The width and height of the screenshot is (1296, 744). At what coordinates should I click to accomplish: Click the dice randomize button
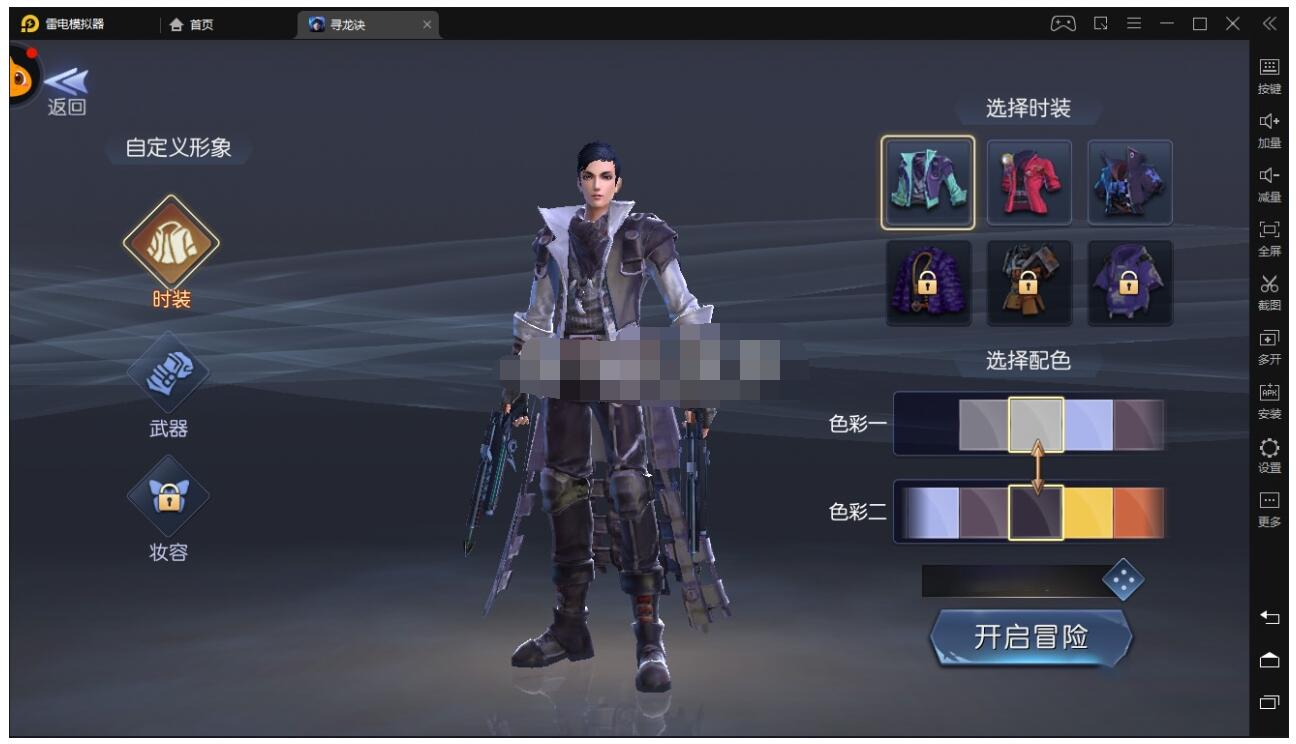[1123, 582]
